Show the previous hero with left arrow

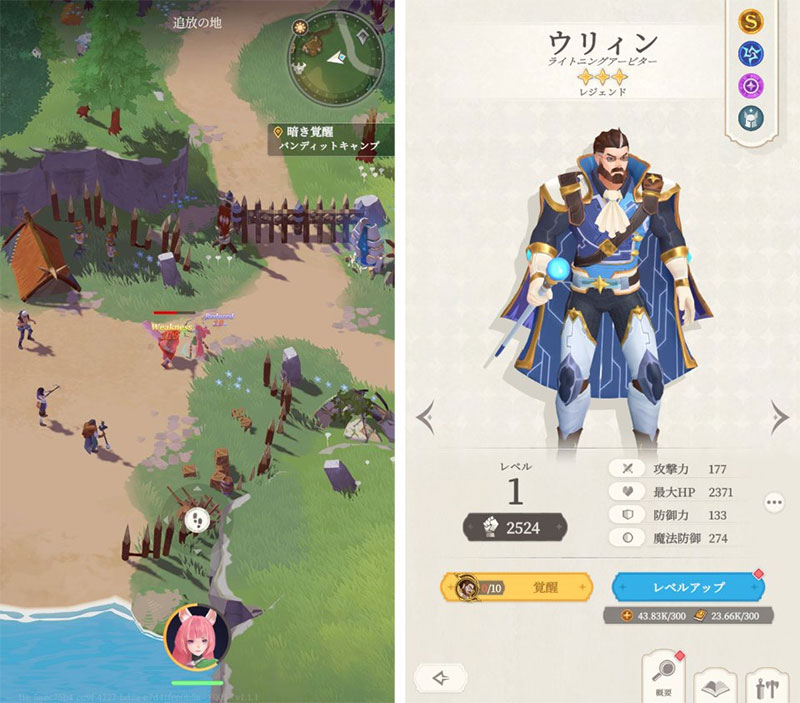click(425, 414)
